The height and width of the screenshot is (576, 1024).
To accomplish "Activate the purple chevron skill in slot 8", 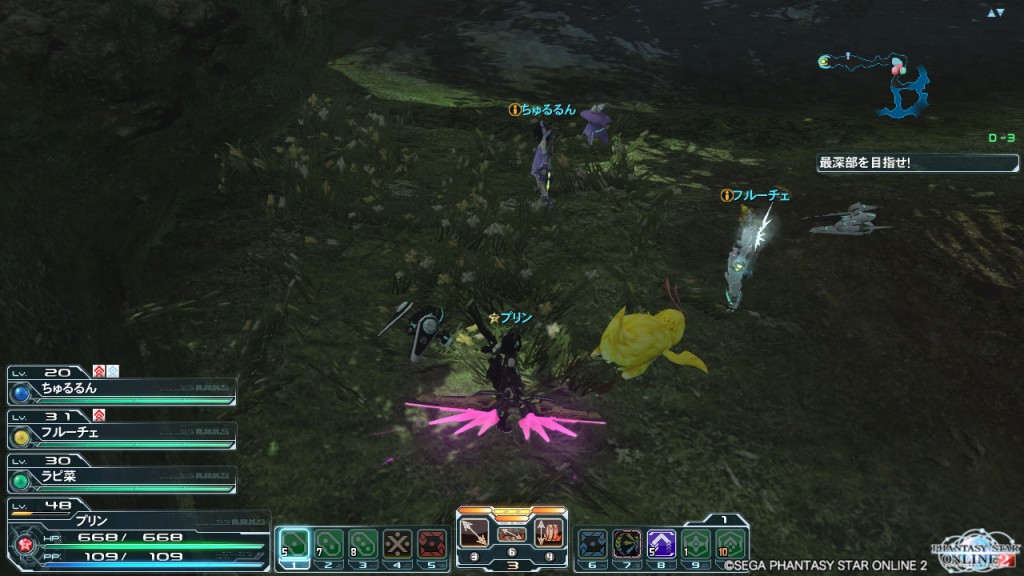I will point(661,544).
